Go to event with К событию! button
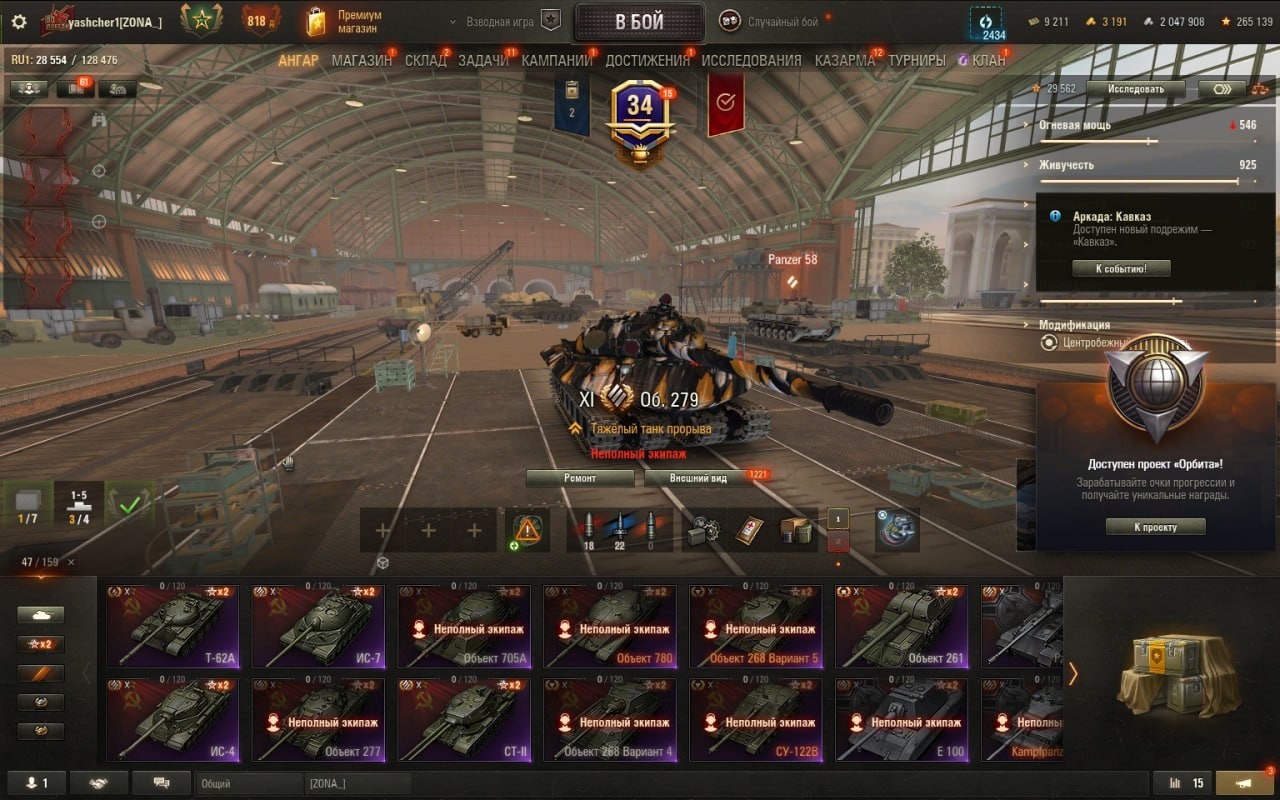The image size is (1280, 800). coord(1121,268)
